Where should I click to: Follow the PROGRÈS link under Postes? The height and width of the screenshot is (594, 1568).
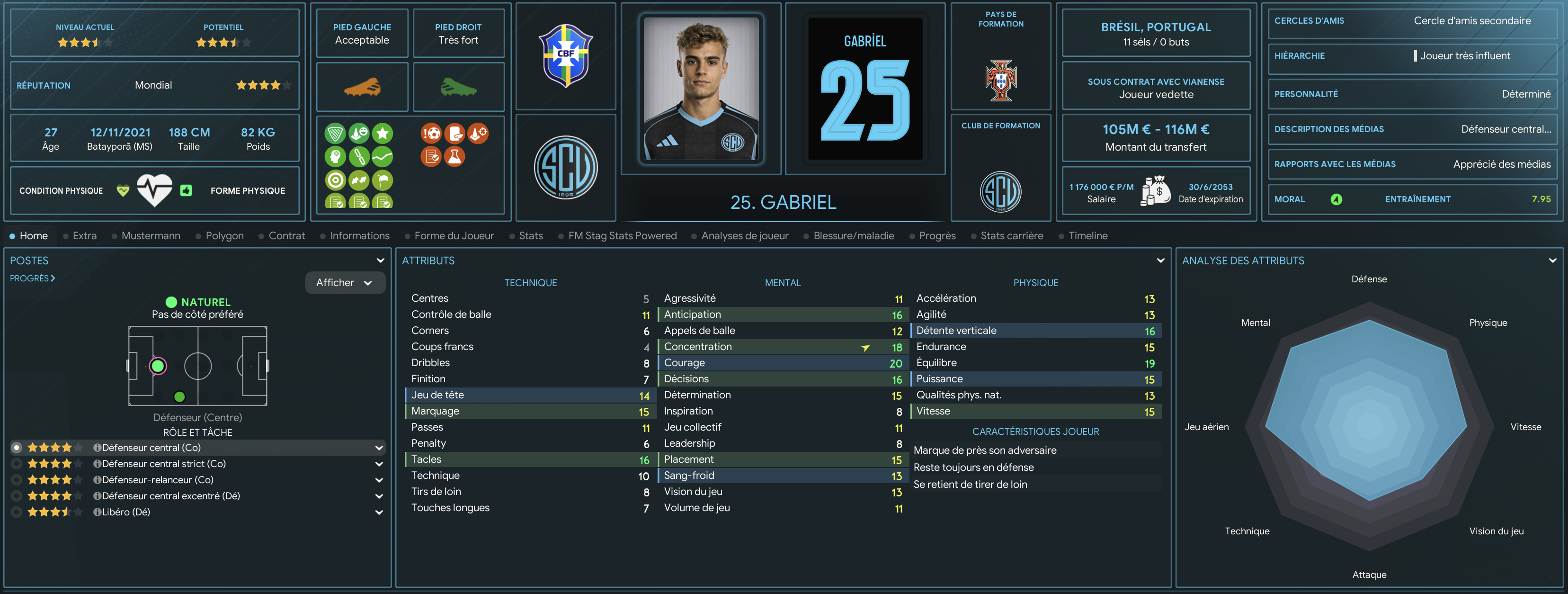coord(32,279)
